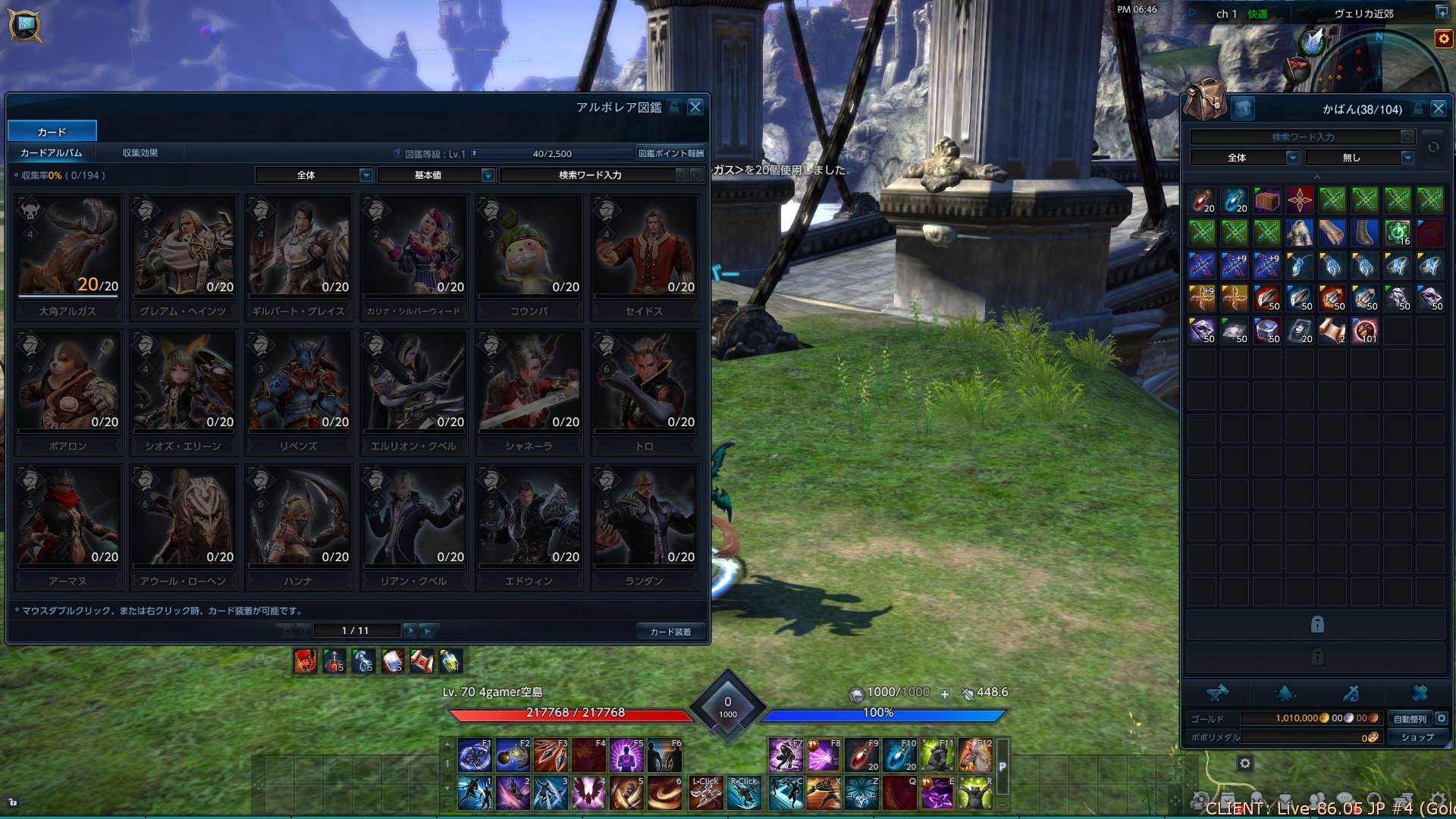Open the 無し dropdown in the bag

tap(1360, 158)
